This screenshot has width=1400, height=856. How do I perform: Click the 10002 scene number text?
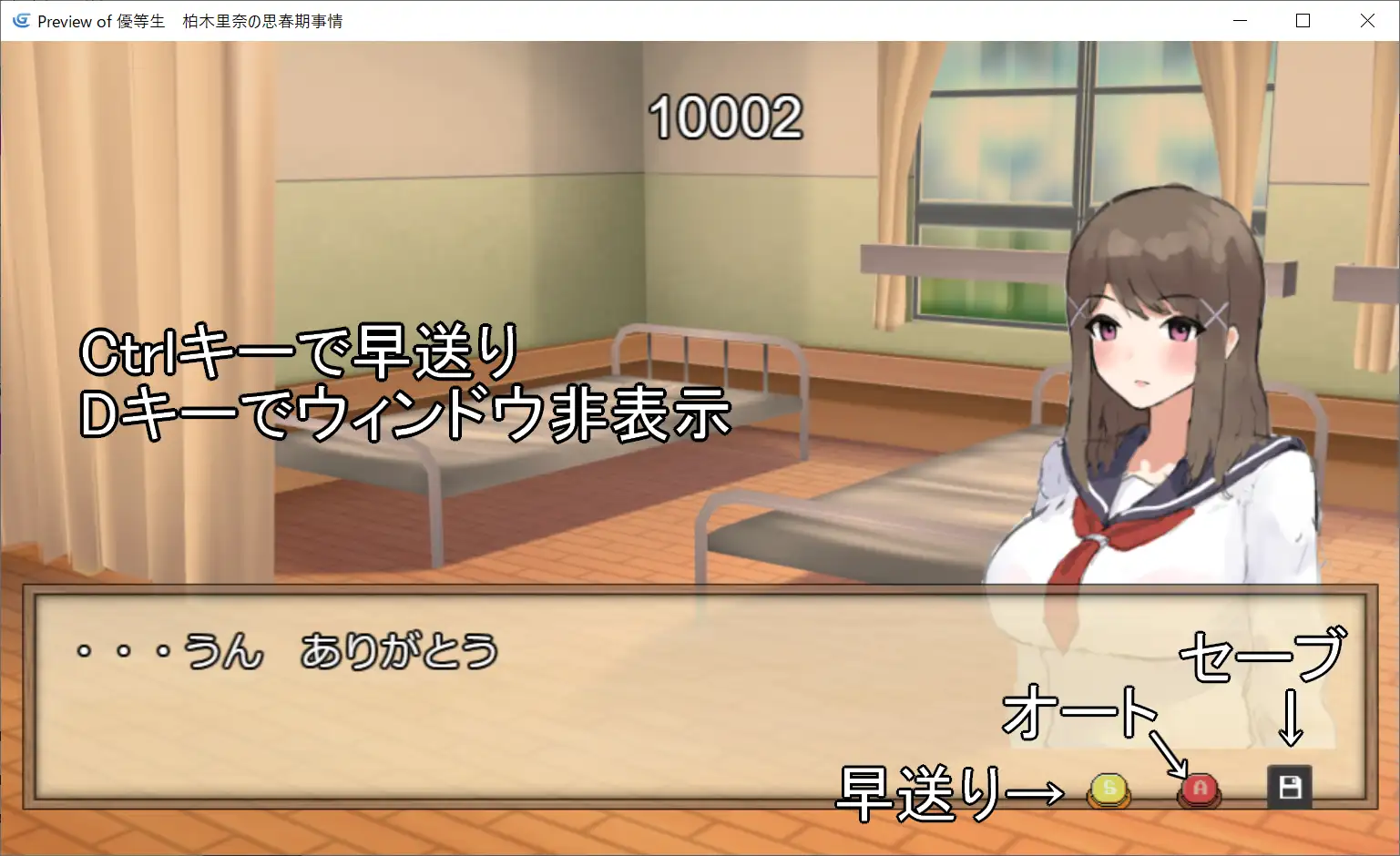[724, 117]
